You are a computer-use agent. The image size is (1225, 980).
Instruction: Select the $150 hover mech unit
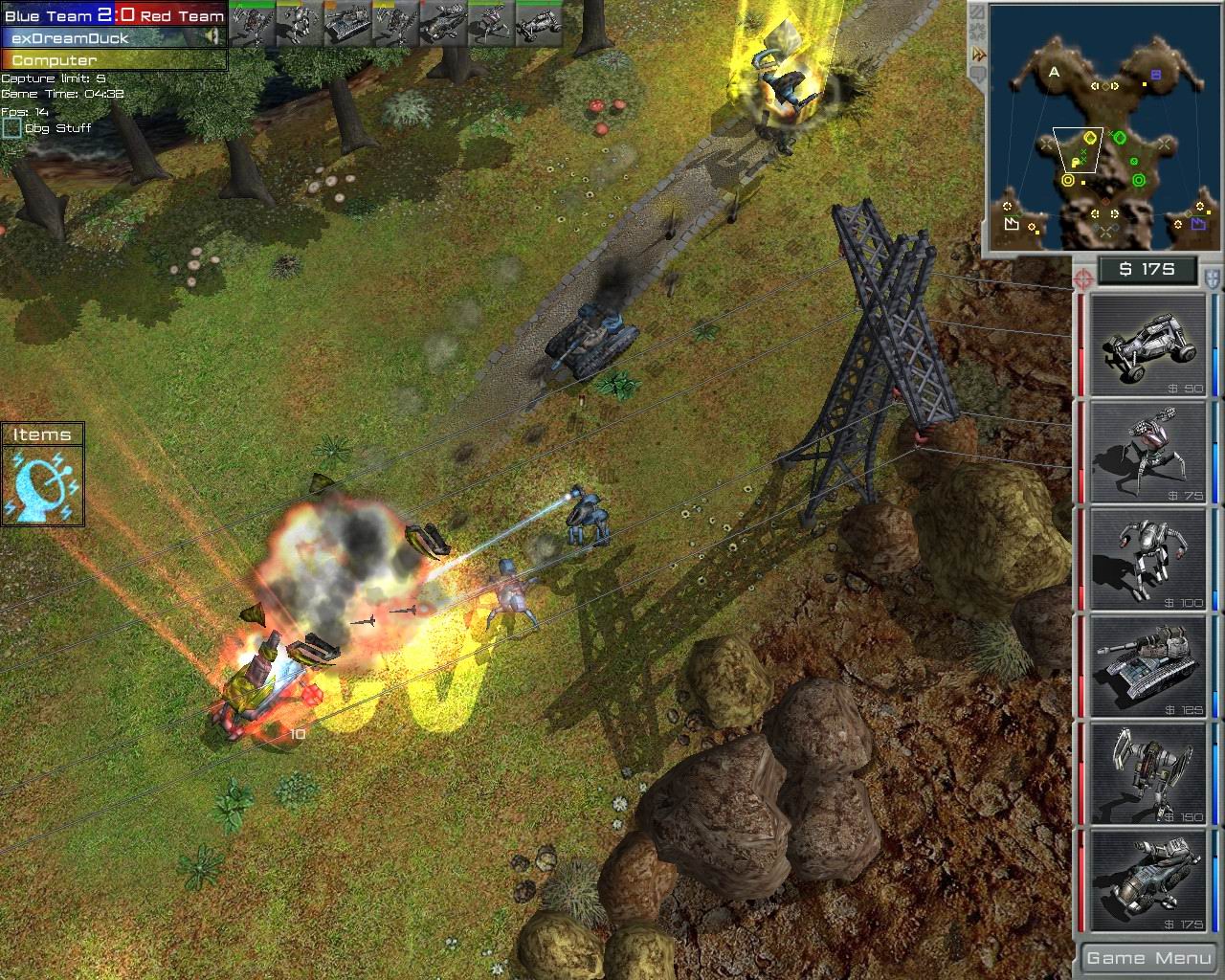pos(1146,775)
